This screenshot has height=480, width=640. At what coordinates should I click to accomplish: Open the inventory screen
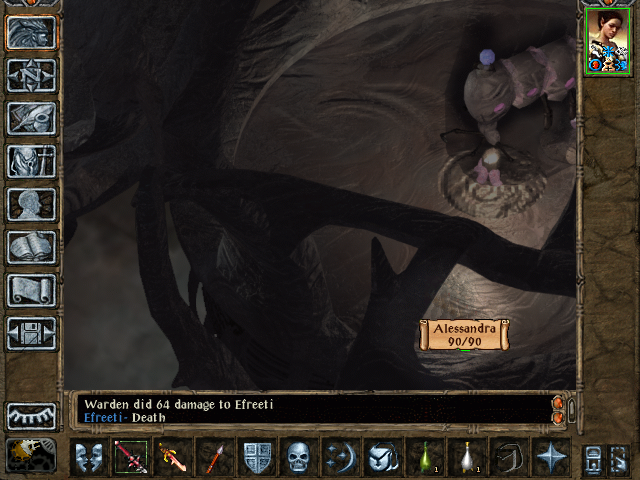coord(31,160)
